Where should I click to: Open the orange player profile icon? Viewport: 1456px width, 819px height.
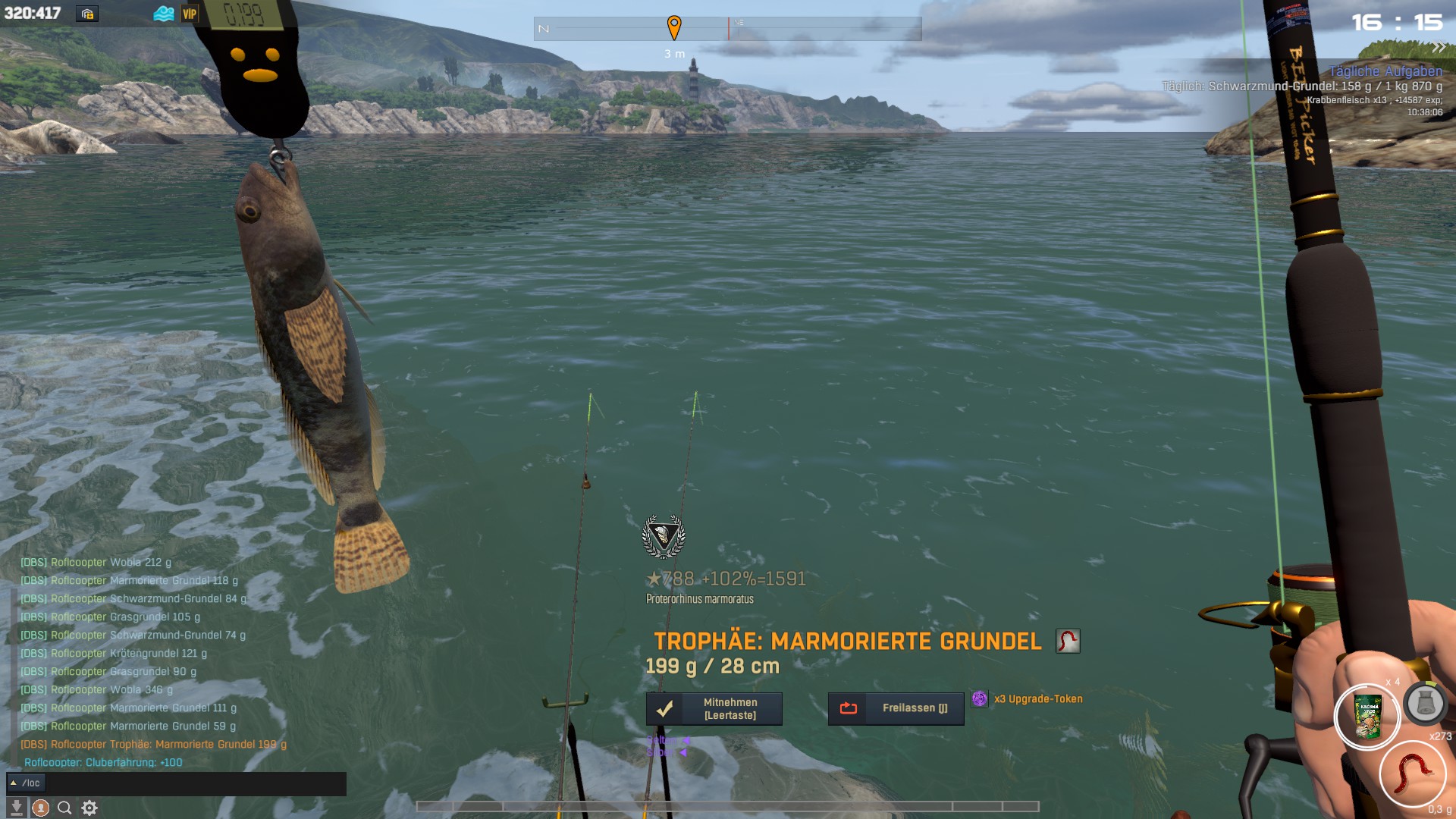pos(40,808)
